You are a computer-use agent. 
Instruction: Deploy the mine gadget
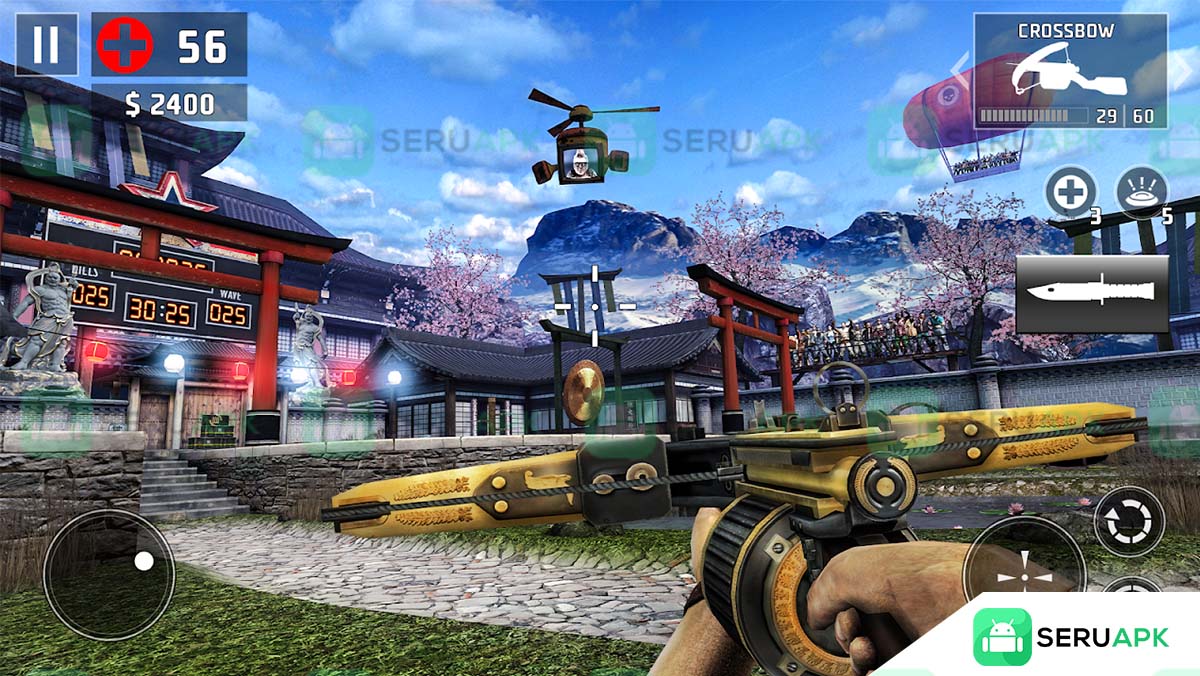(1142, 191)
